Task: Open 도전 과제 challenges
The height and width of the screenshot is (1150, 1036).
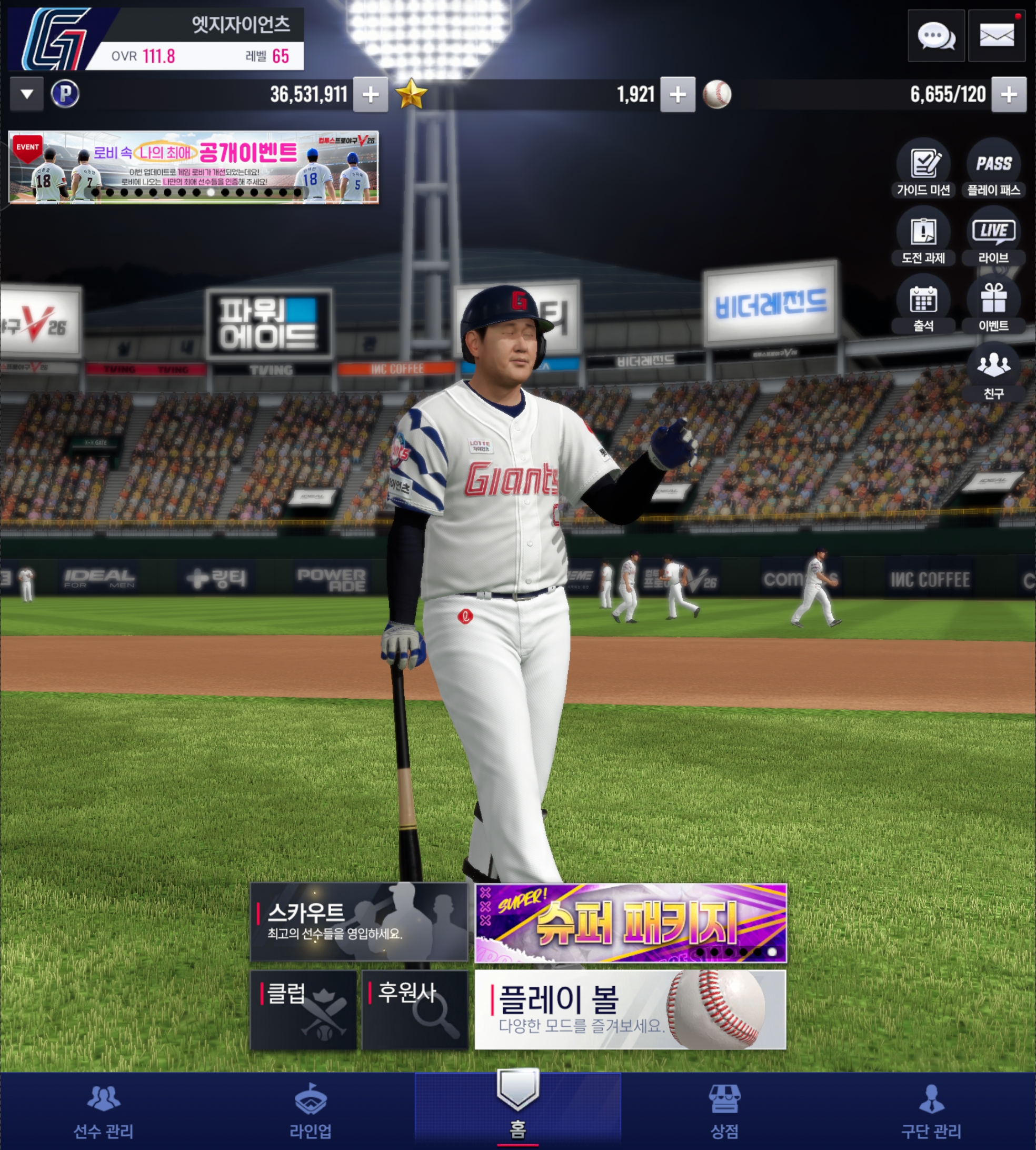Action: [923, 237]
